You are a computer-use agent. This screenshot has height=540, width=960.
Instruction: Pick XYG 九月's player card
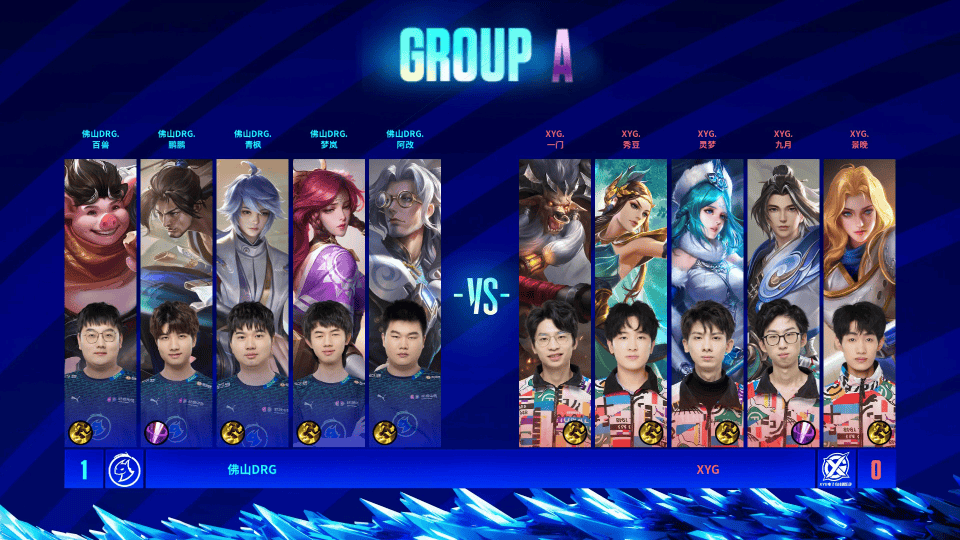pos(783,300)
